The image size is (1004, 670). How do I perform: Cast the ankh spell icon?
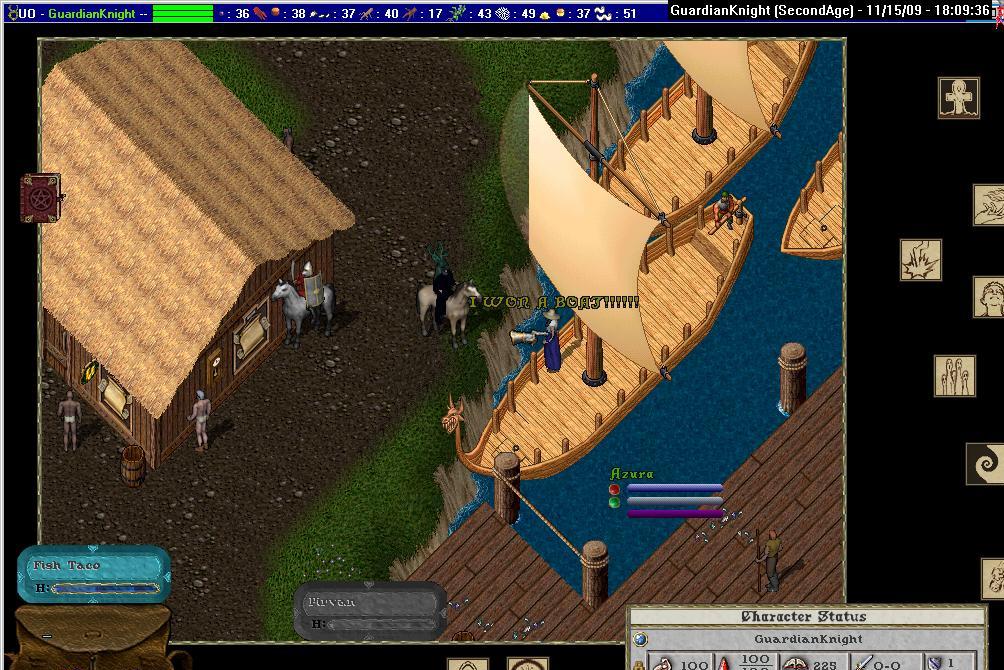958,98
